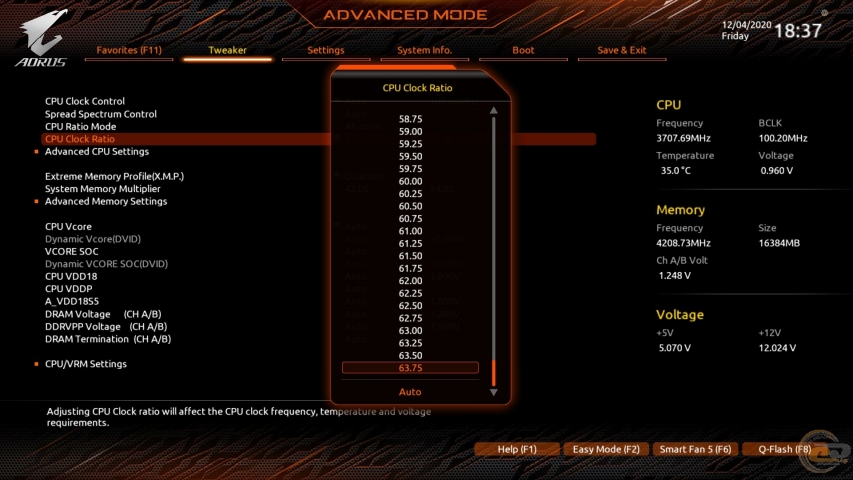853x480 pixels.
Task: Expand Advanced CPU Settings
Action: click(x=97, y=152)
